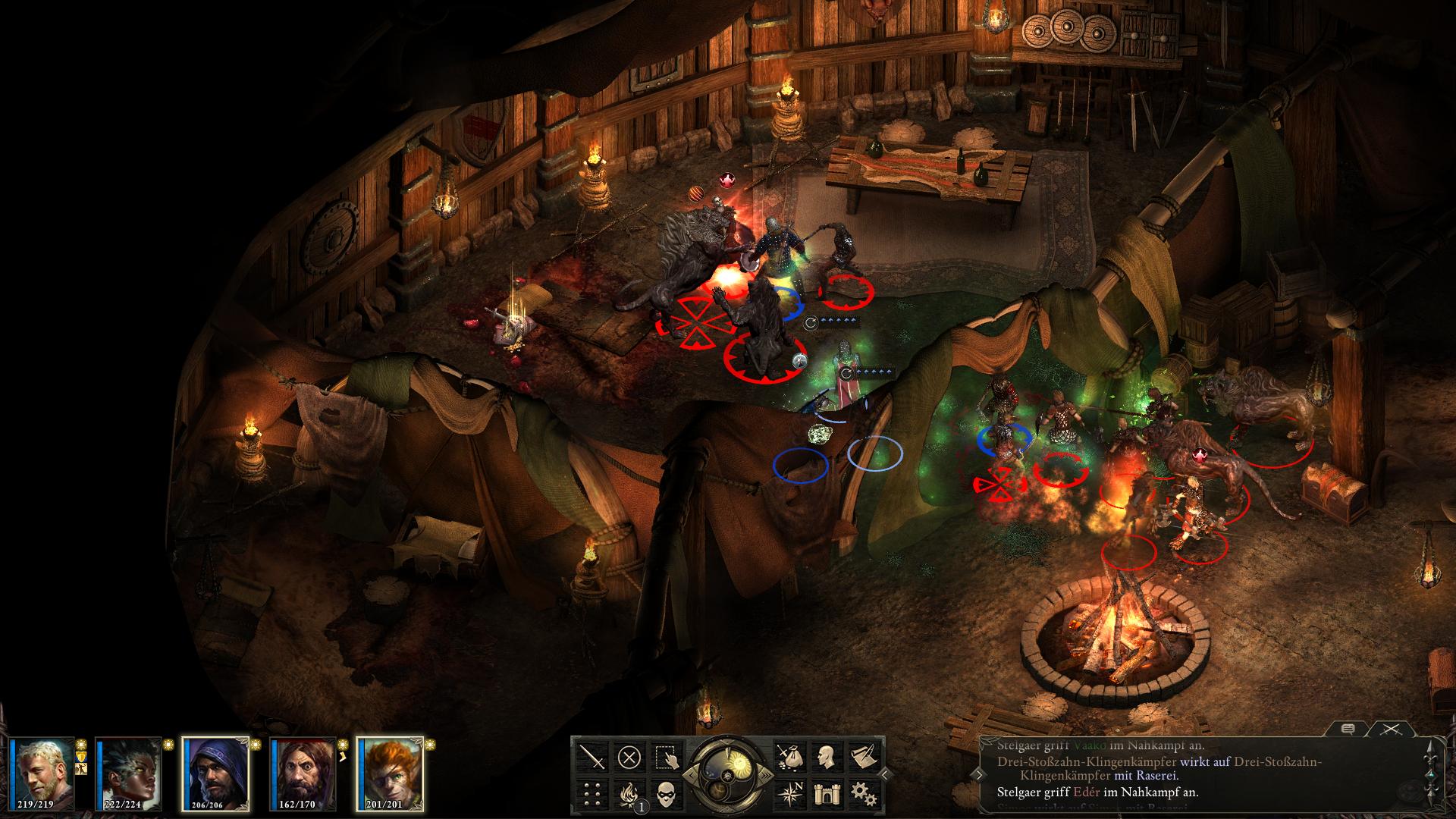
Task: Open the party formation dots button
Action: (592, 793)
